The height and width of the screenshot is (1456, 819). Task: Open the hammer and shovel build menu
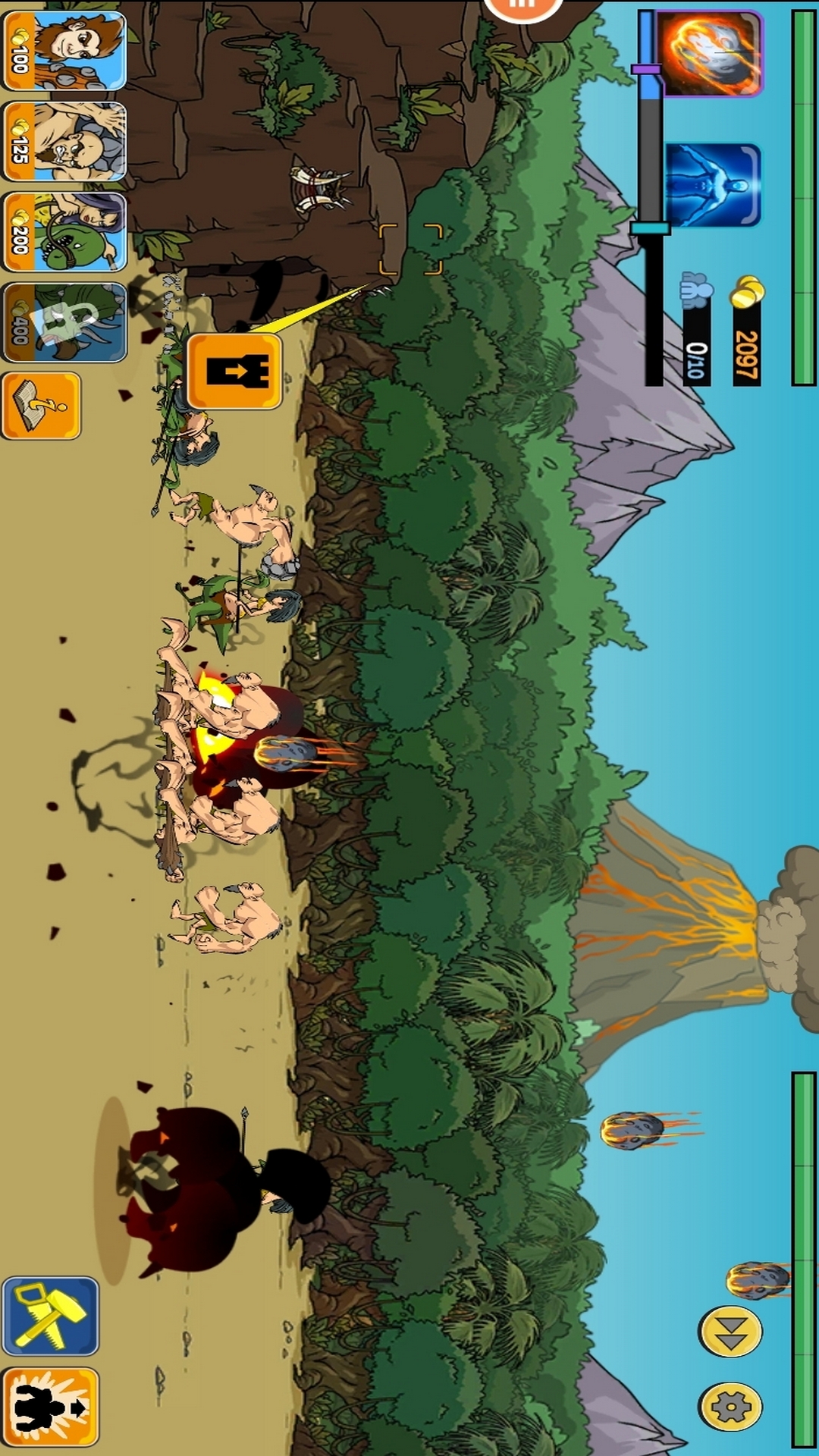[x=51, y=1316]
